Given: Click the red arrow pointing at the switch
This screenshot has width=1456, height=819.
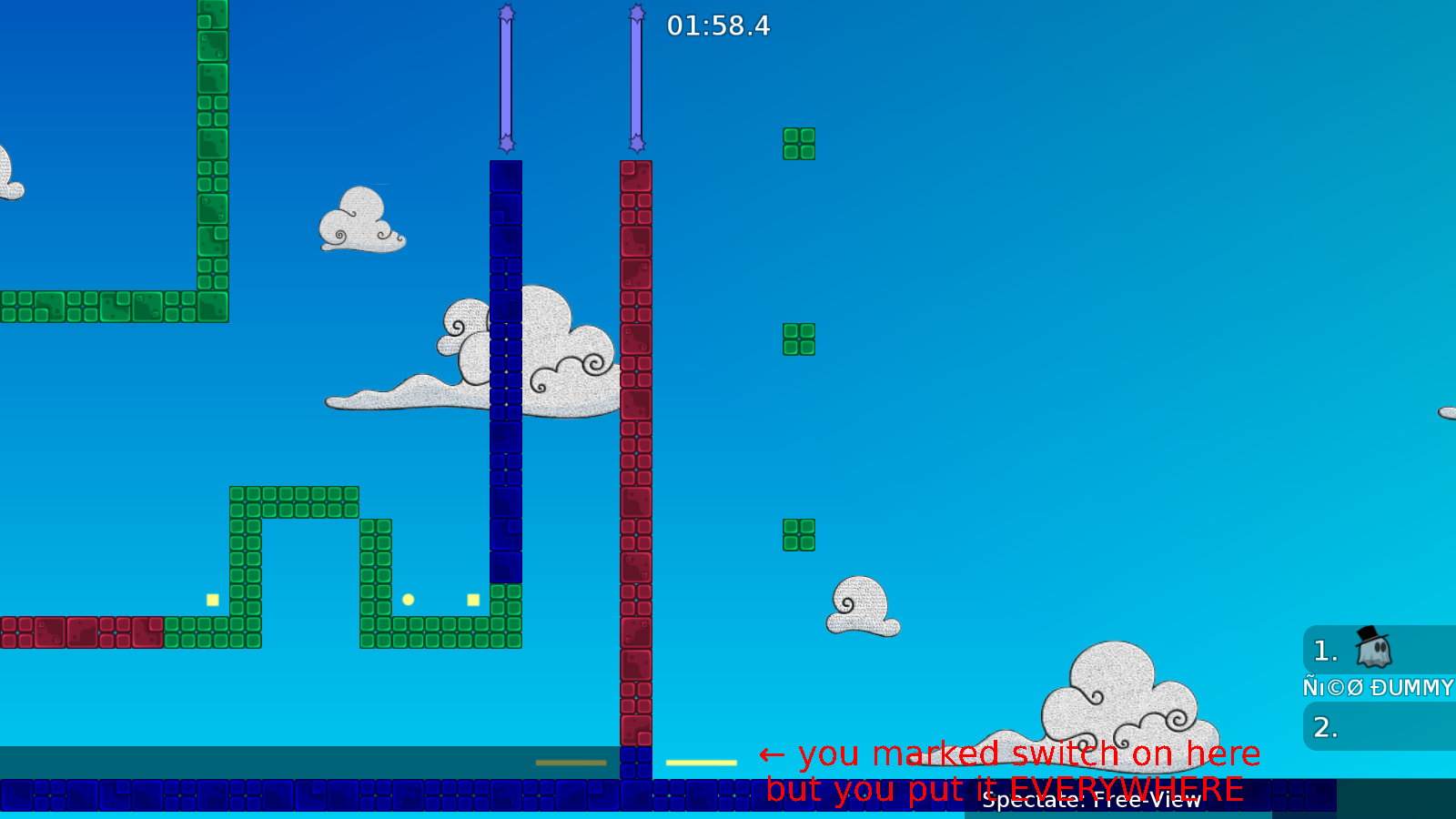Looking at the screenshot, I should click(773, 753).
